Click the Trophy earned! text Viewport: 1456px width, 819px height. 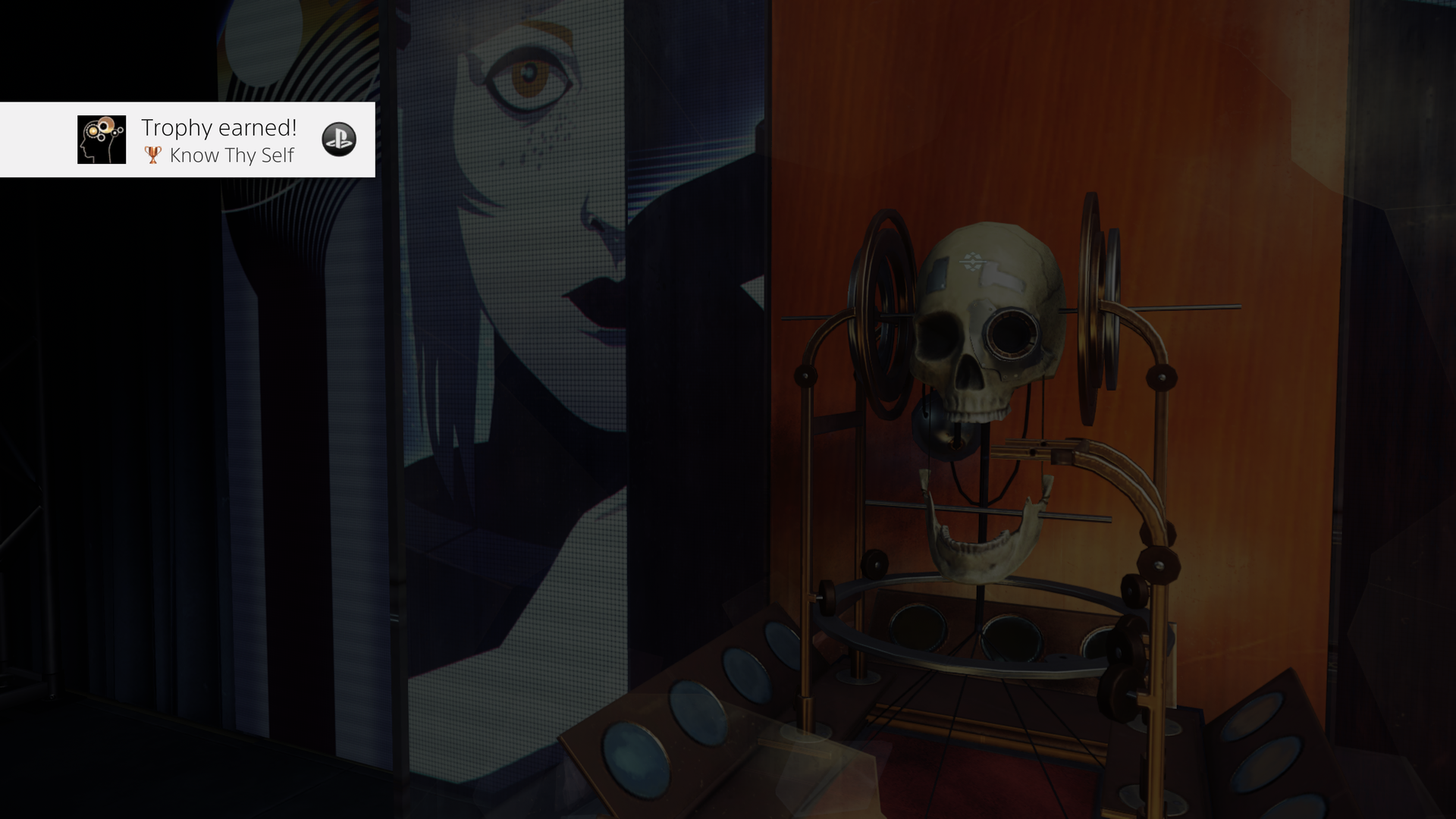(219, 127)
